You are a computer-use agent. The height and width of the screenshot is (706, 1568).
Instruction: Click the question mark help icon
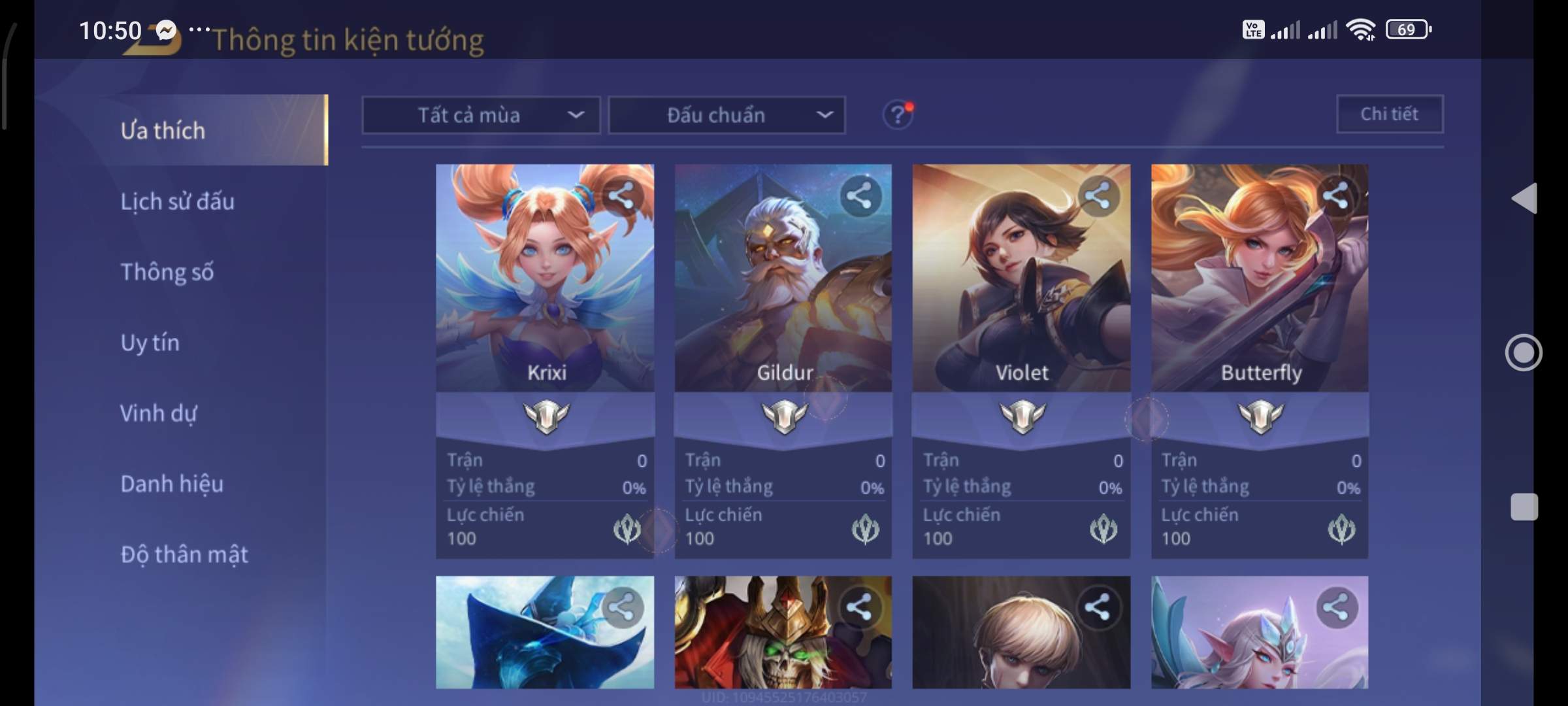coord(898,115)
